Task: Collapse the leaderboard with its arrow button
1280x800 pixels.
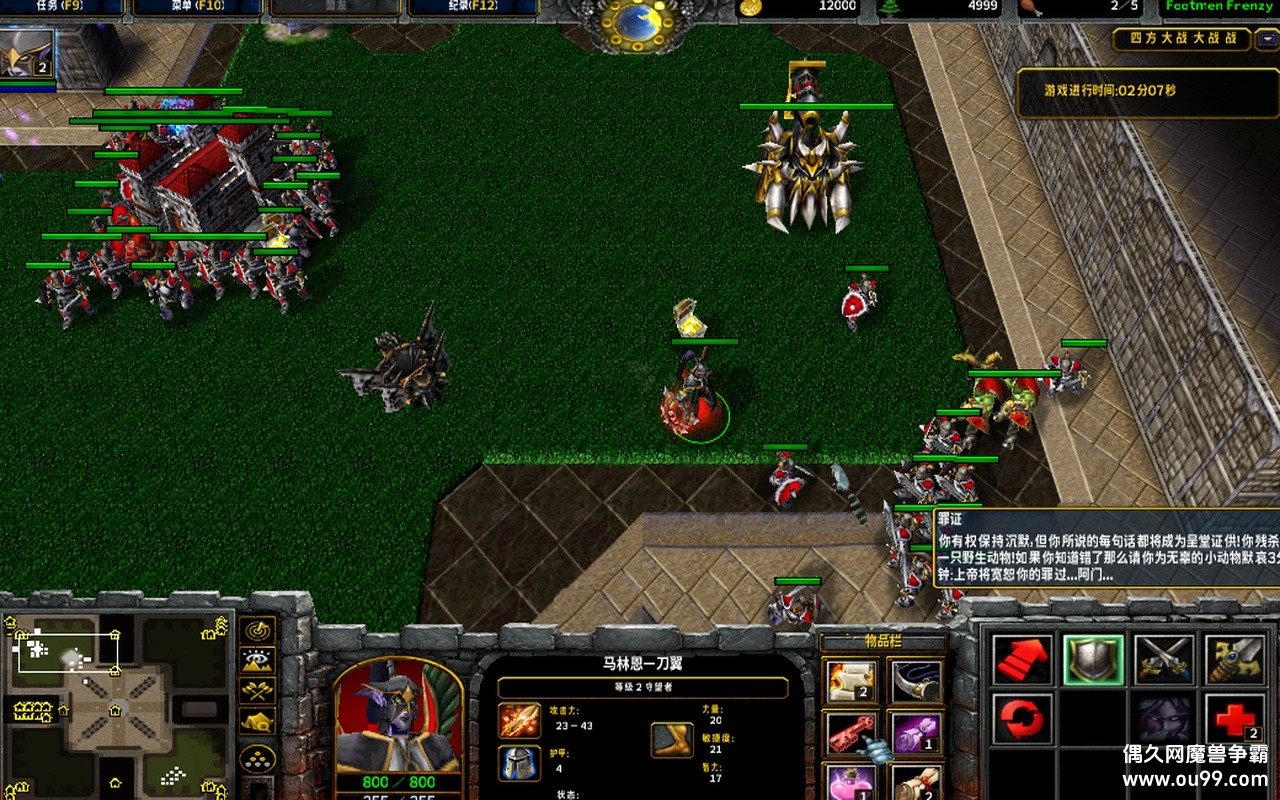Action: pyautogui.click(x=1266, y=39)
